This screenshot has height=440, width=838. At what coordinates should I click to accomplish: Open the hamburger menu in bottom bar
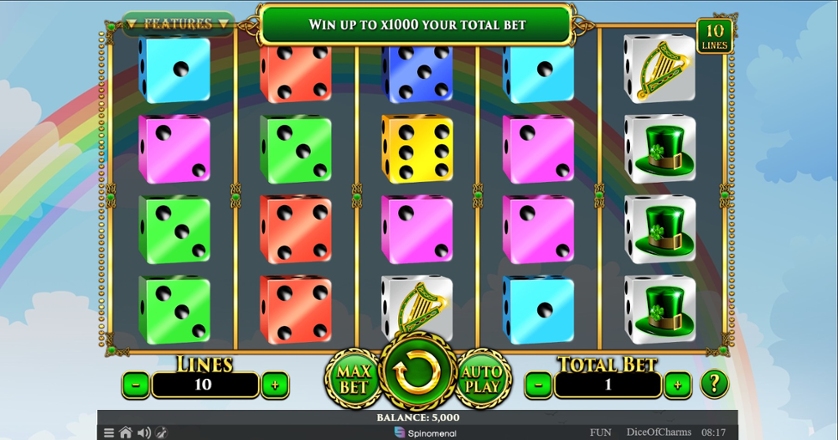pyautogui.click(x=108, y=433)
